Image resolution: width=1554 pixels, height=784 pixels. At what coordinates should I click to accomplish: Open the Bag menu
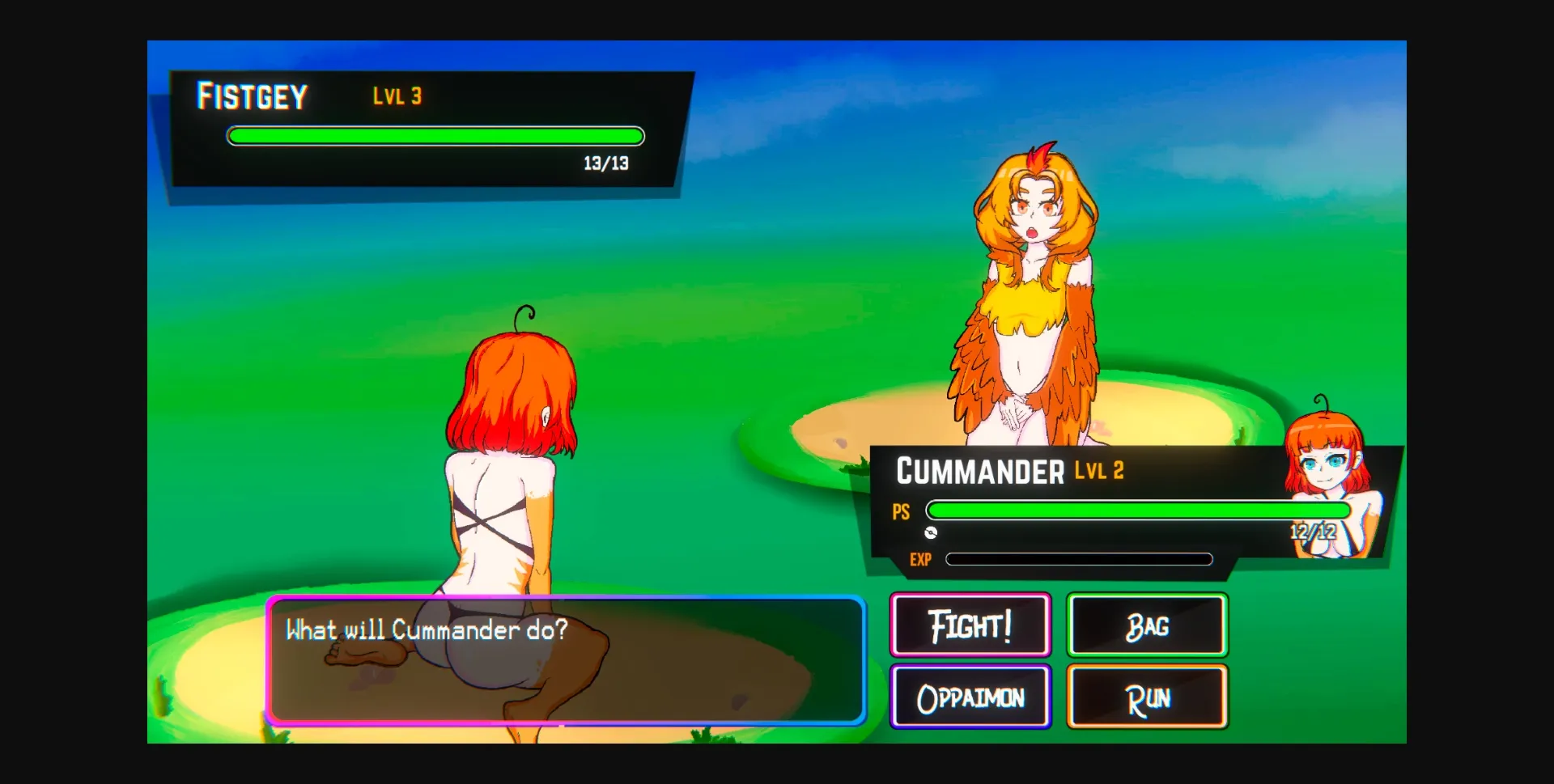point(1147,625)
